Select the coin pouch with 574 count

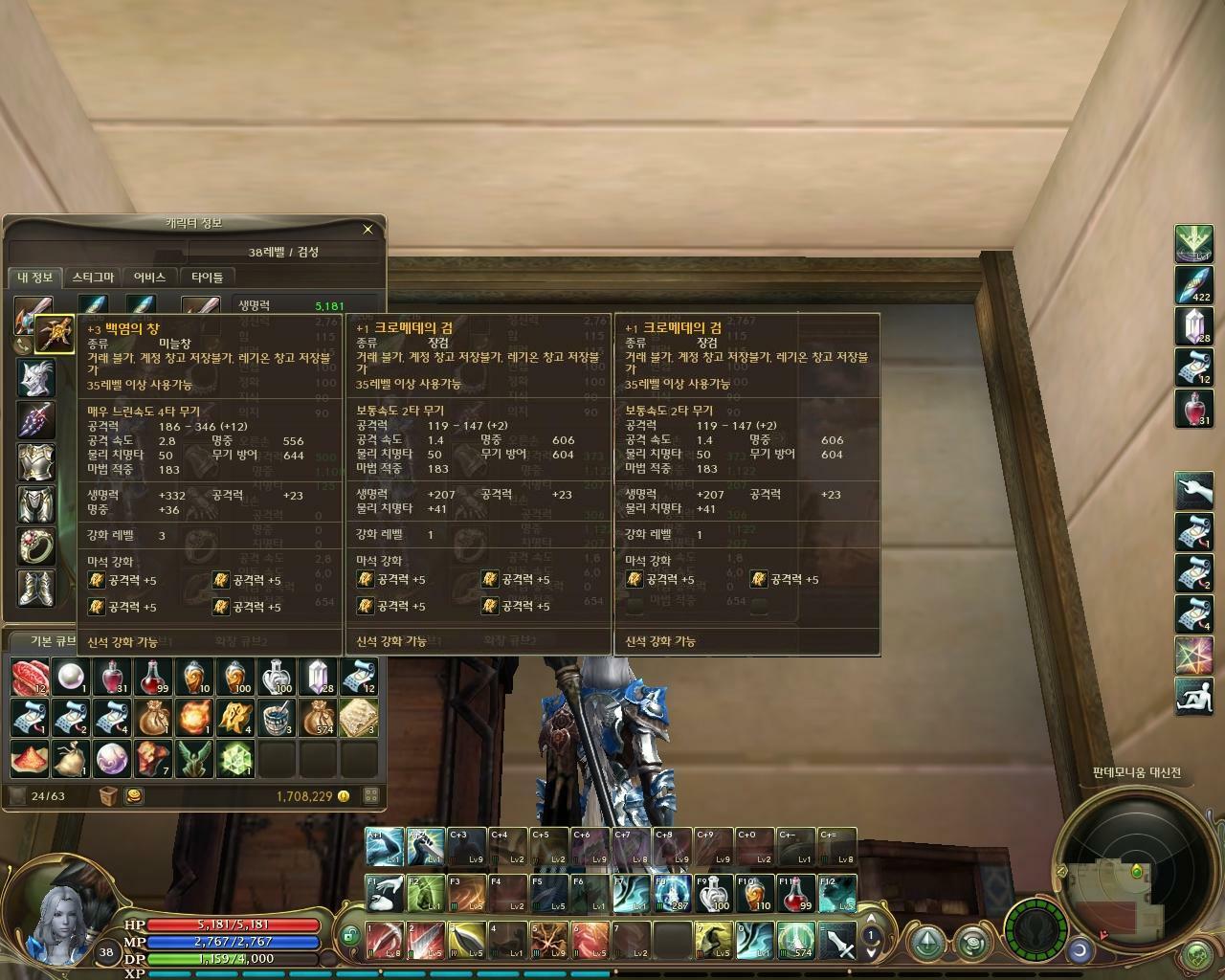[318, 718]
